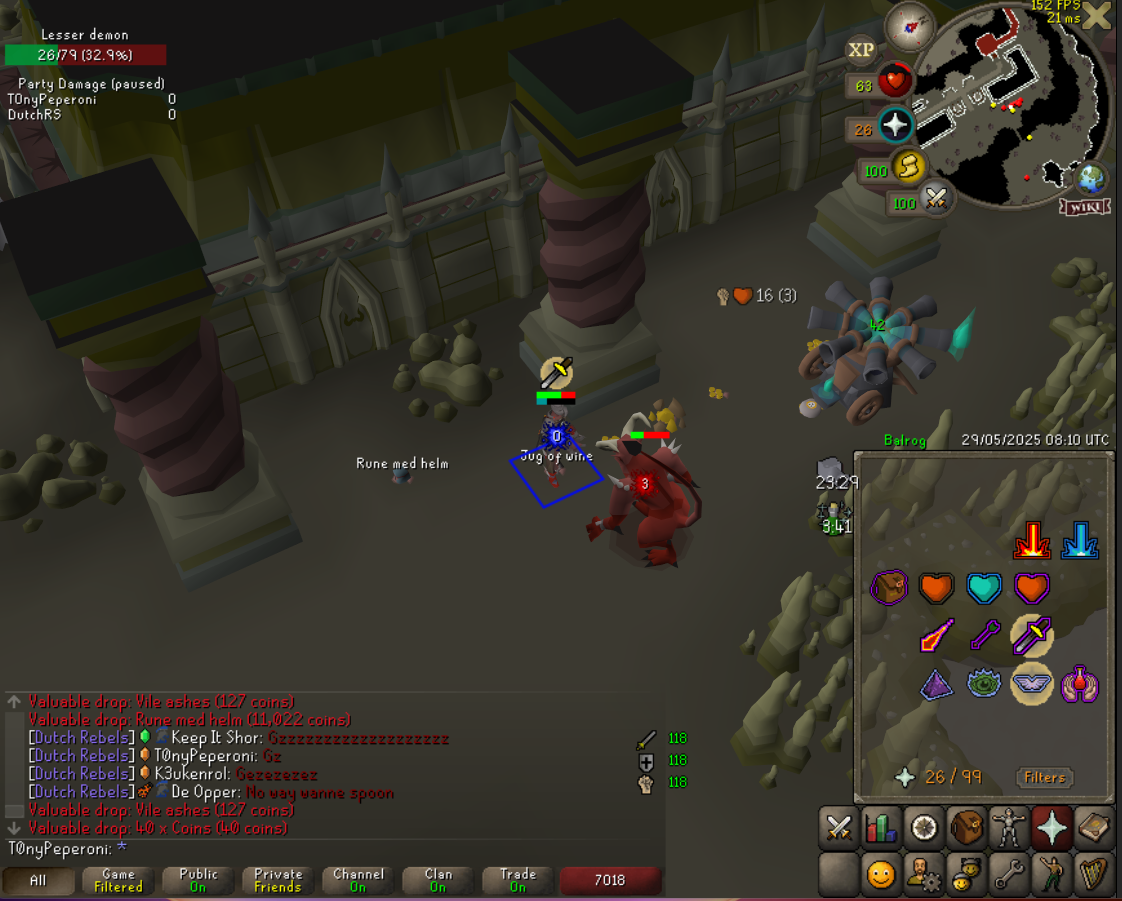Open the Spellbook tab

point(1094,828)
